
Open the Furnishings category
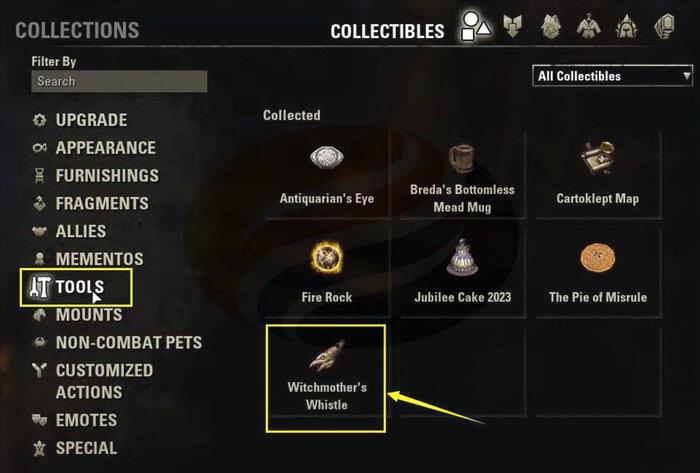coord(107,176)
